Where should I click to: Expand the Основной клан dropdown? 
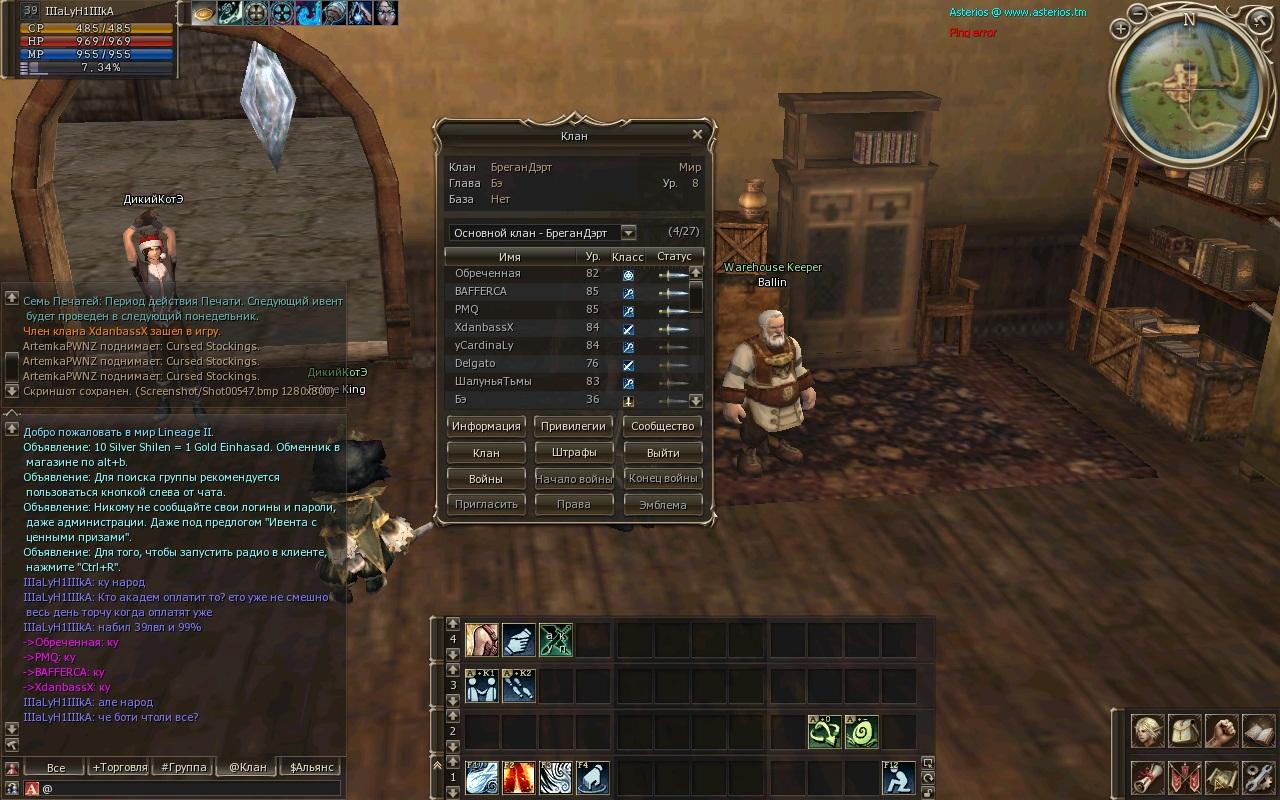pos(628,233)
